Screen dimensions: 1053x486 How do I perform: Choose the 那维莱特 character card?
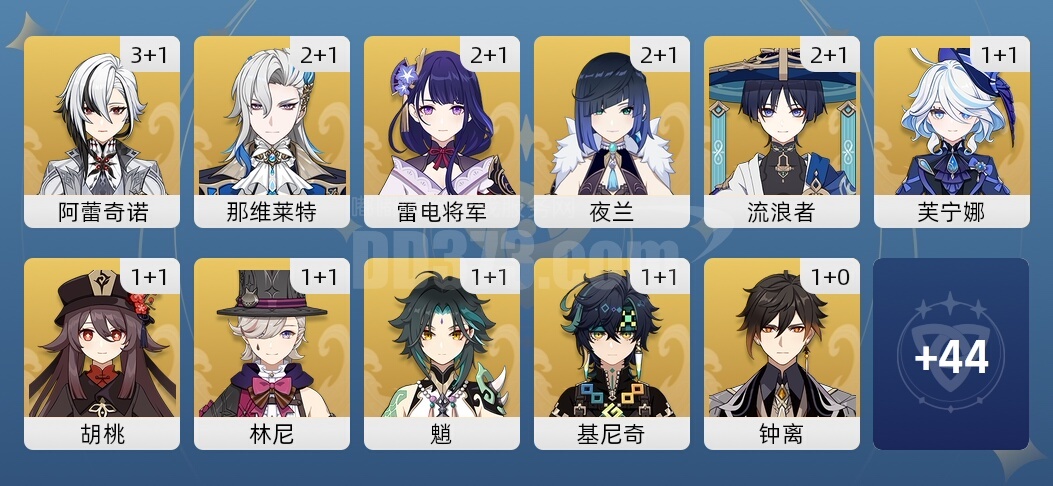coord(272,132)
